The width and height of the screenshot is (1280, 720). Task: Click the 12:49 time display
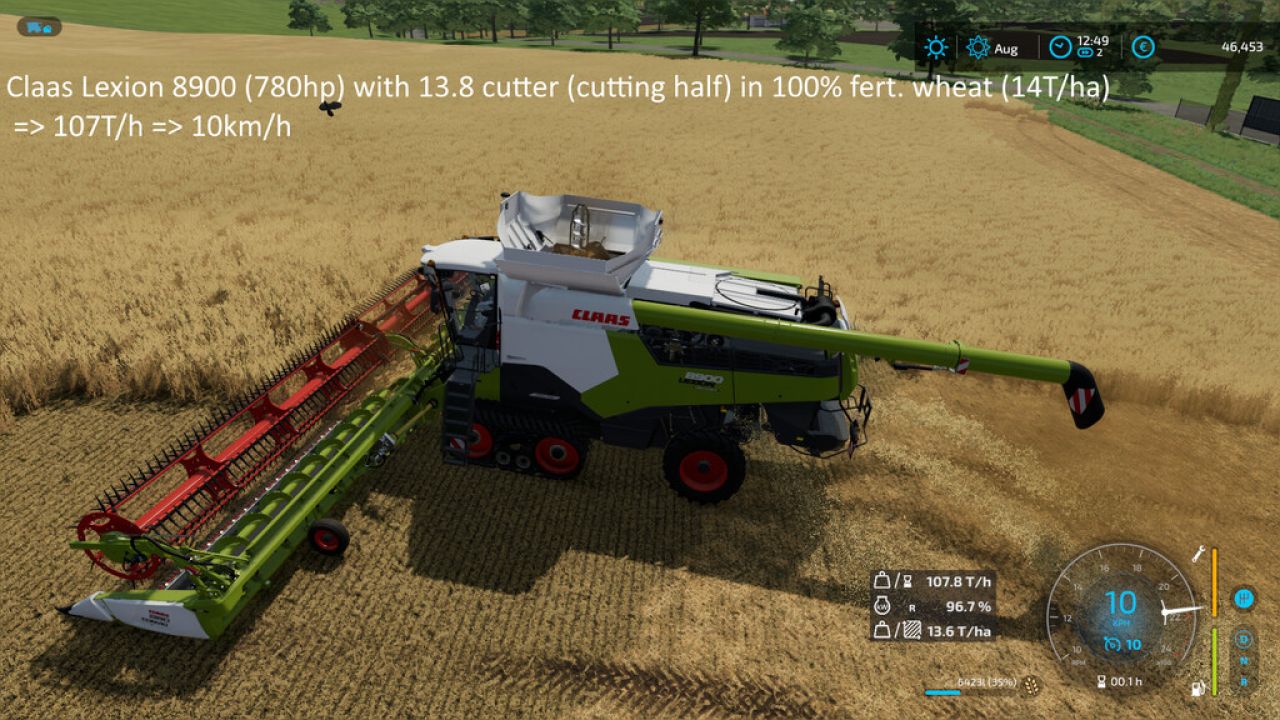click(x=1093, y=41)
